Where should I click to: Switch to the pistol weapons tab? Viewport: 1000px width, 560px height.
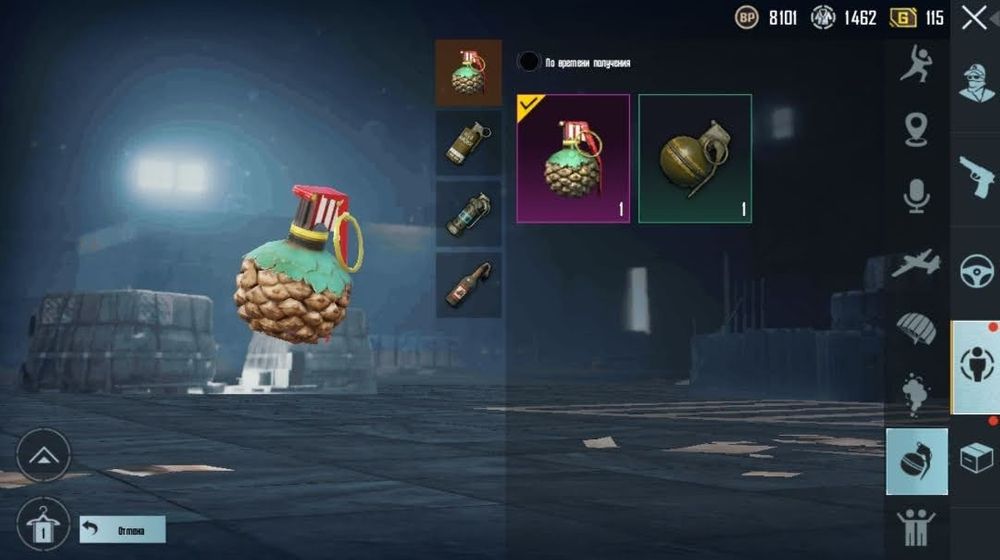(975, 177)
